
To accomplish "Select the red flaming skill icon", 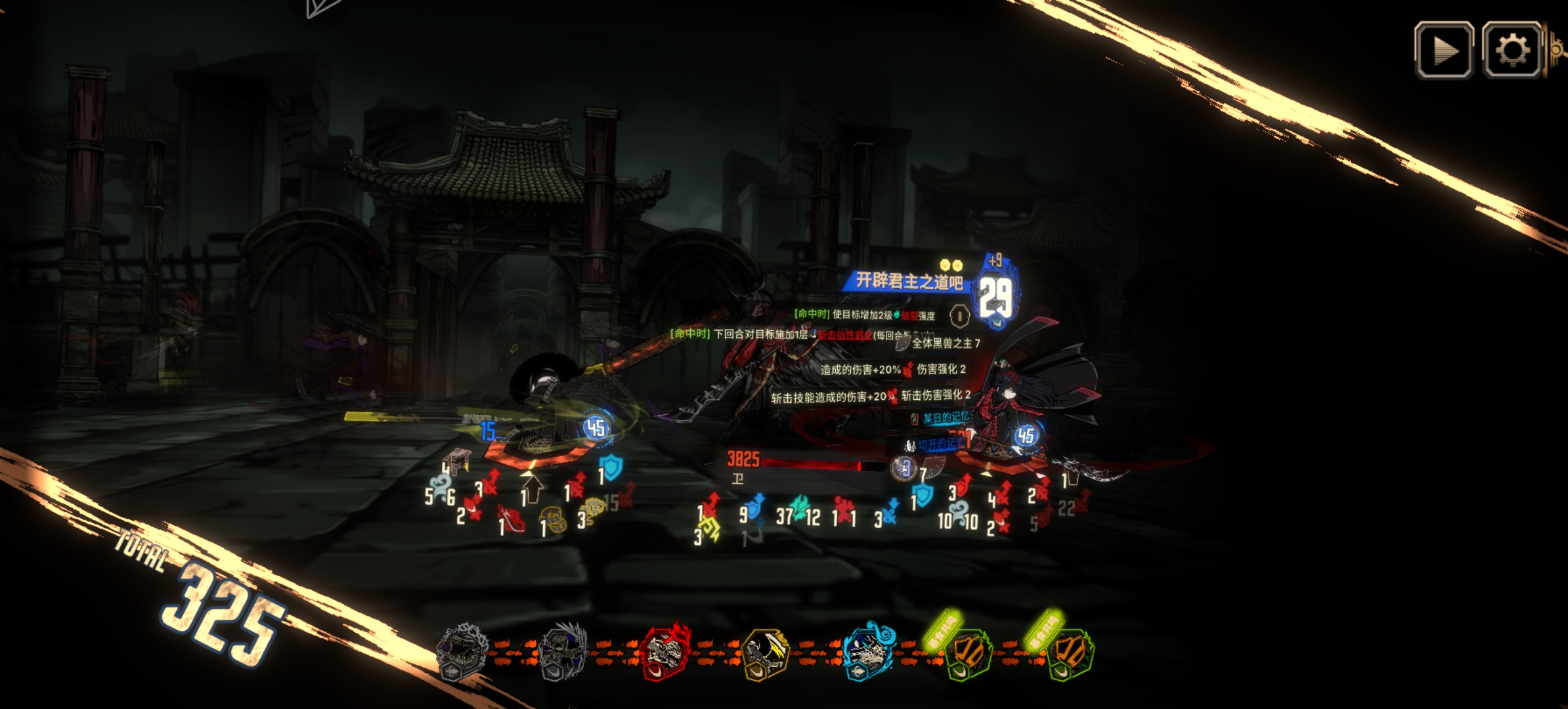I will pos(664,652).
